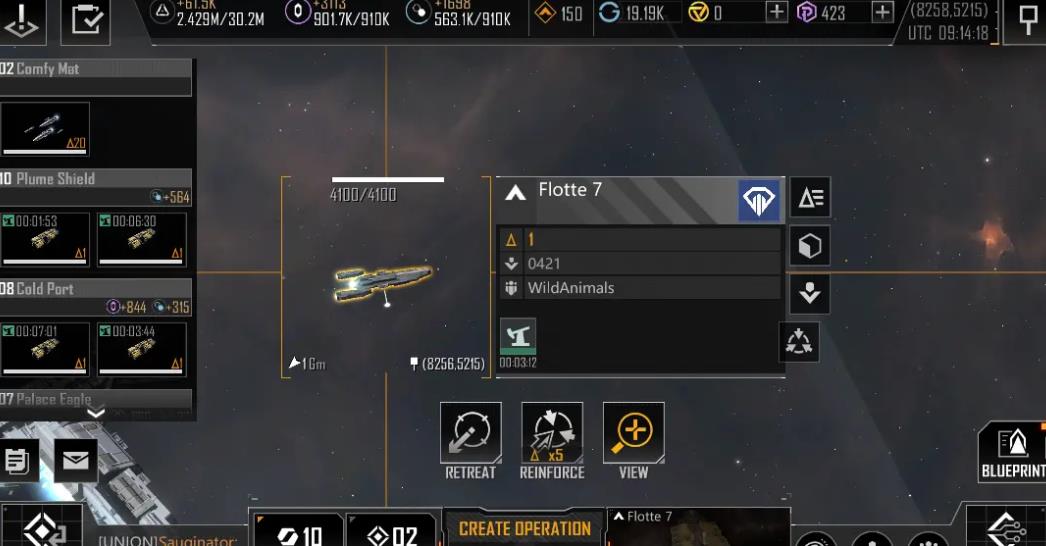Open the fleet list details icon
1046x546 pixels.
(x=809, y=198)
